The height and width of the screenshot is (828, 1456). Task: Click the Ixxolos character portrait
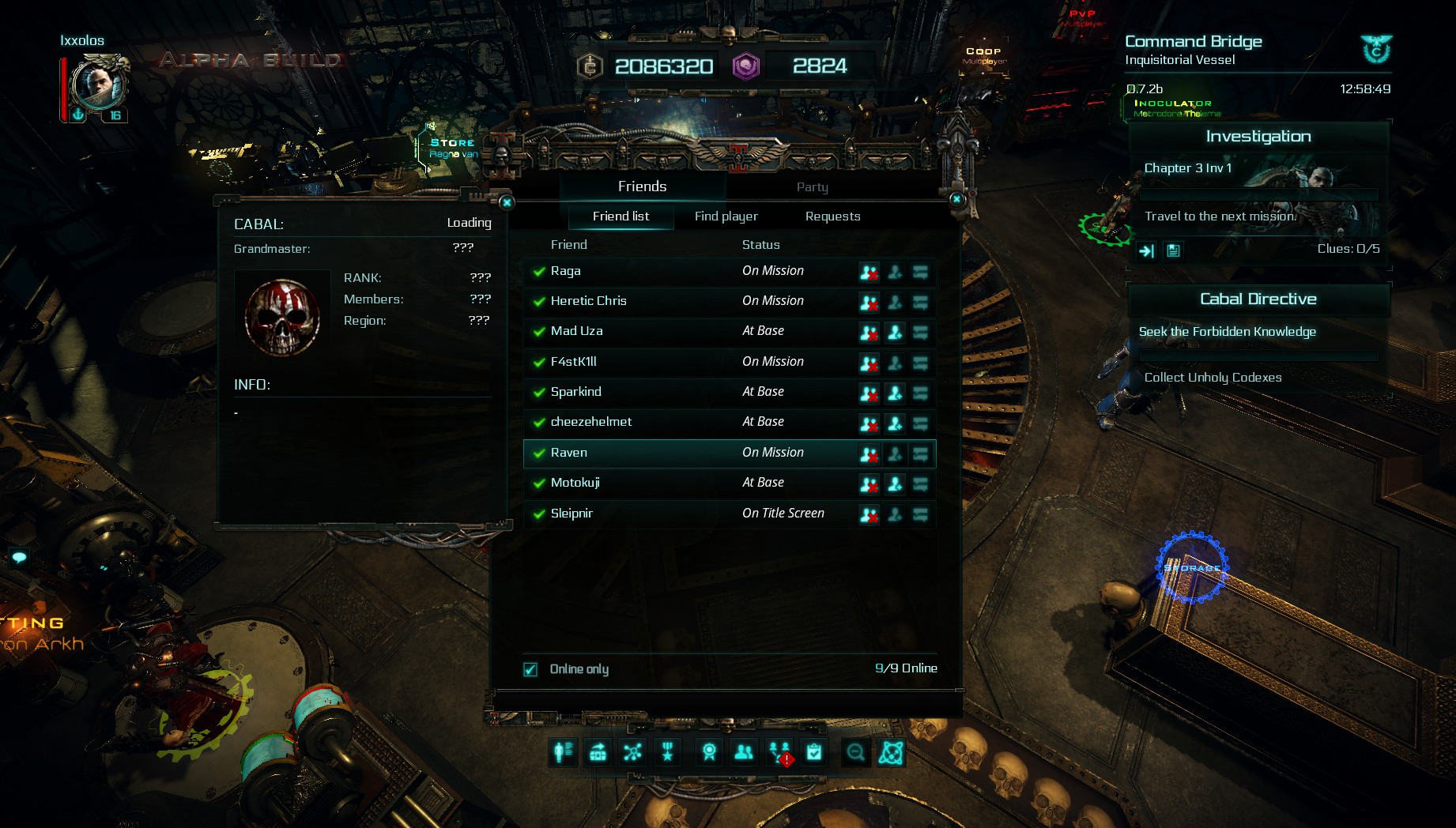point(97,85)
